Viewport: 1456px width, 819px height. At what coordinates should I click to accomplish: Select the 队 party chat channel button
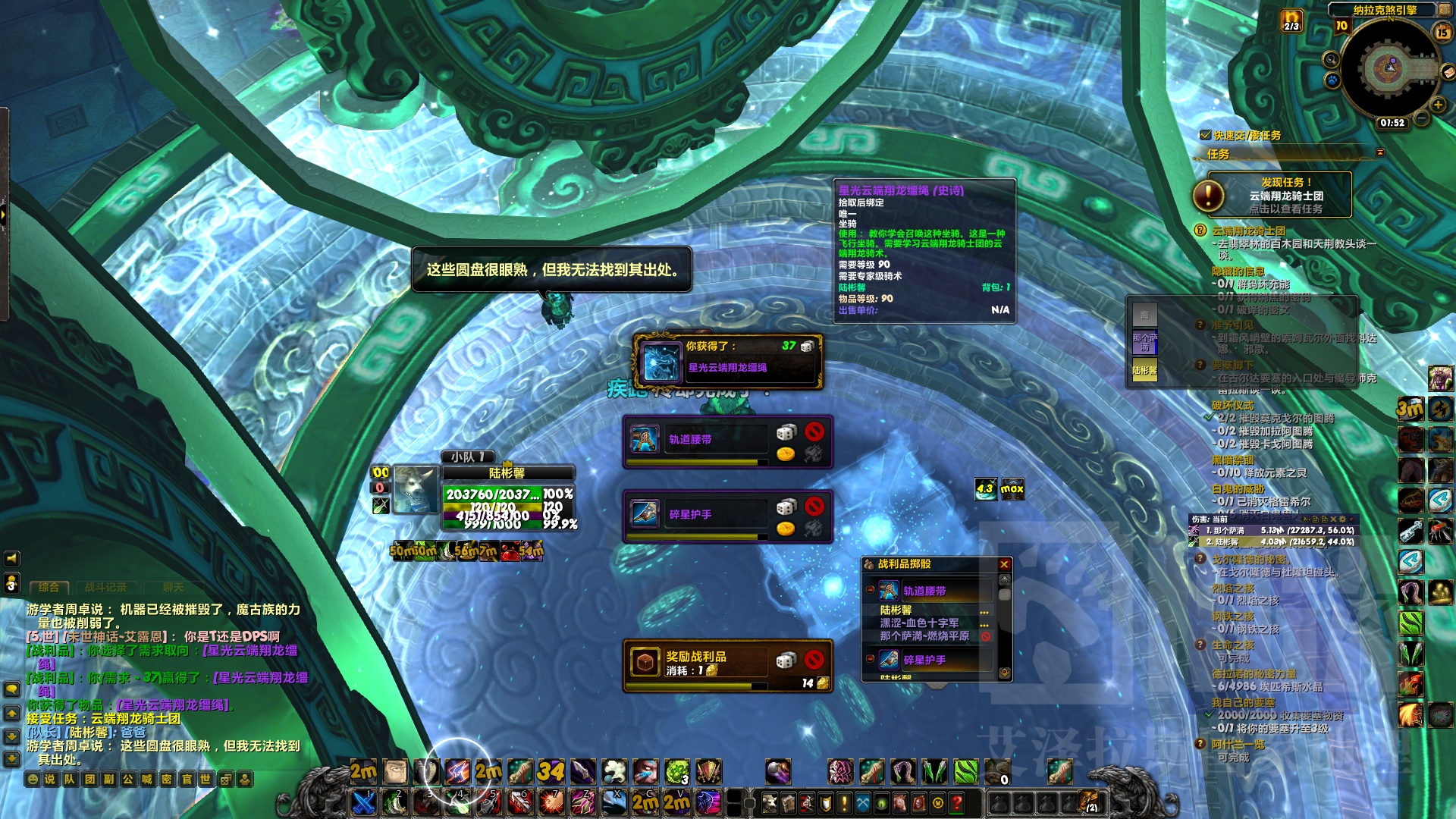[70, 779]
